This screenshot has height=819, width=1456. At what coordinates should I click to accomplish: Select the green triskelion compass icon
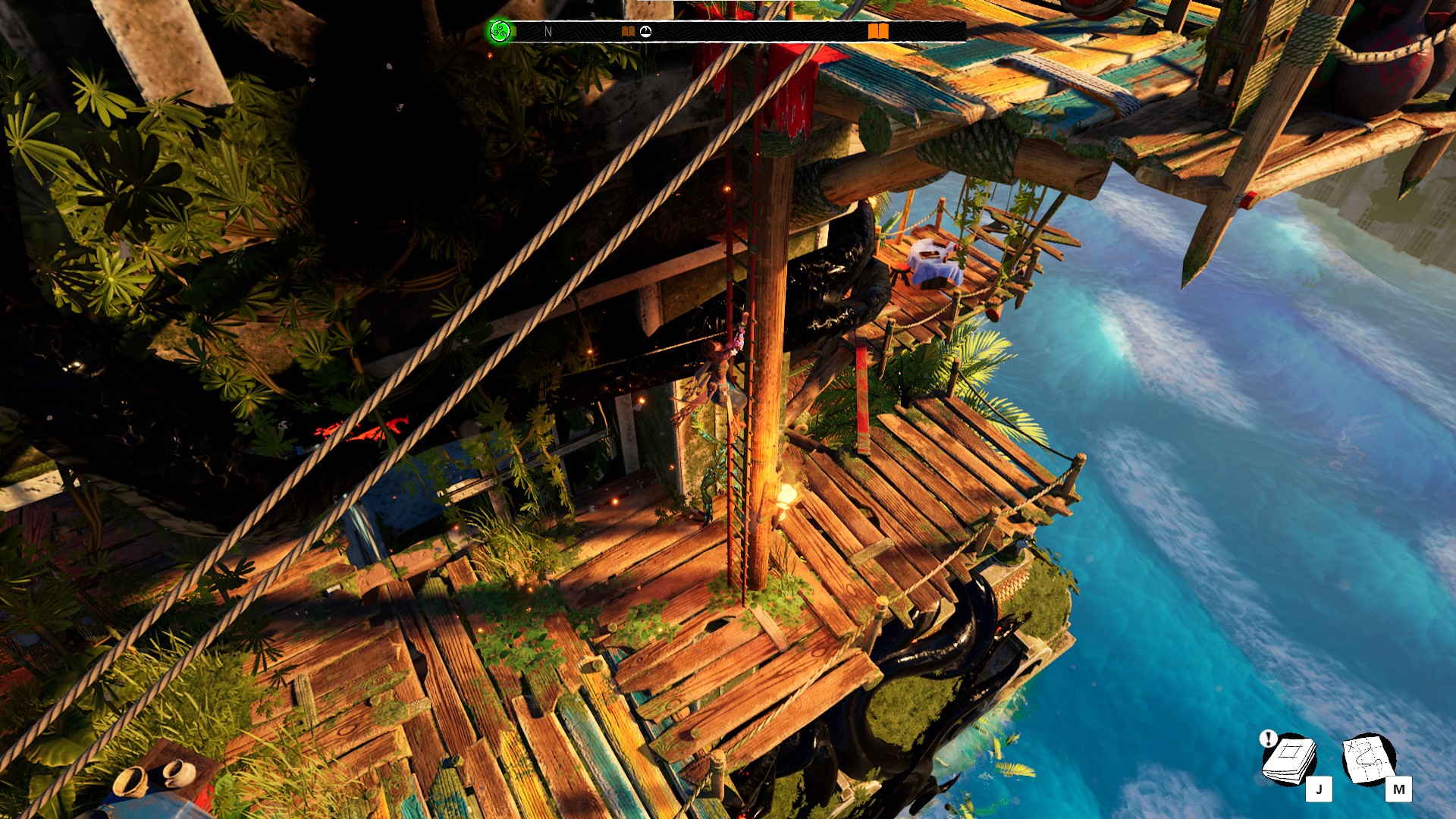500,31
